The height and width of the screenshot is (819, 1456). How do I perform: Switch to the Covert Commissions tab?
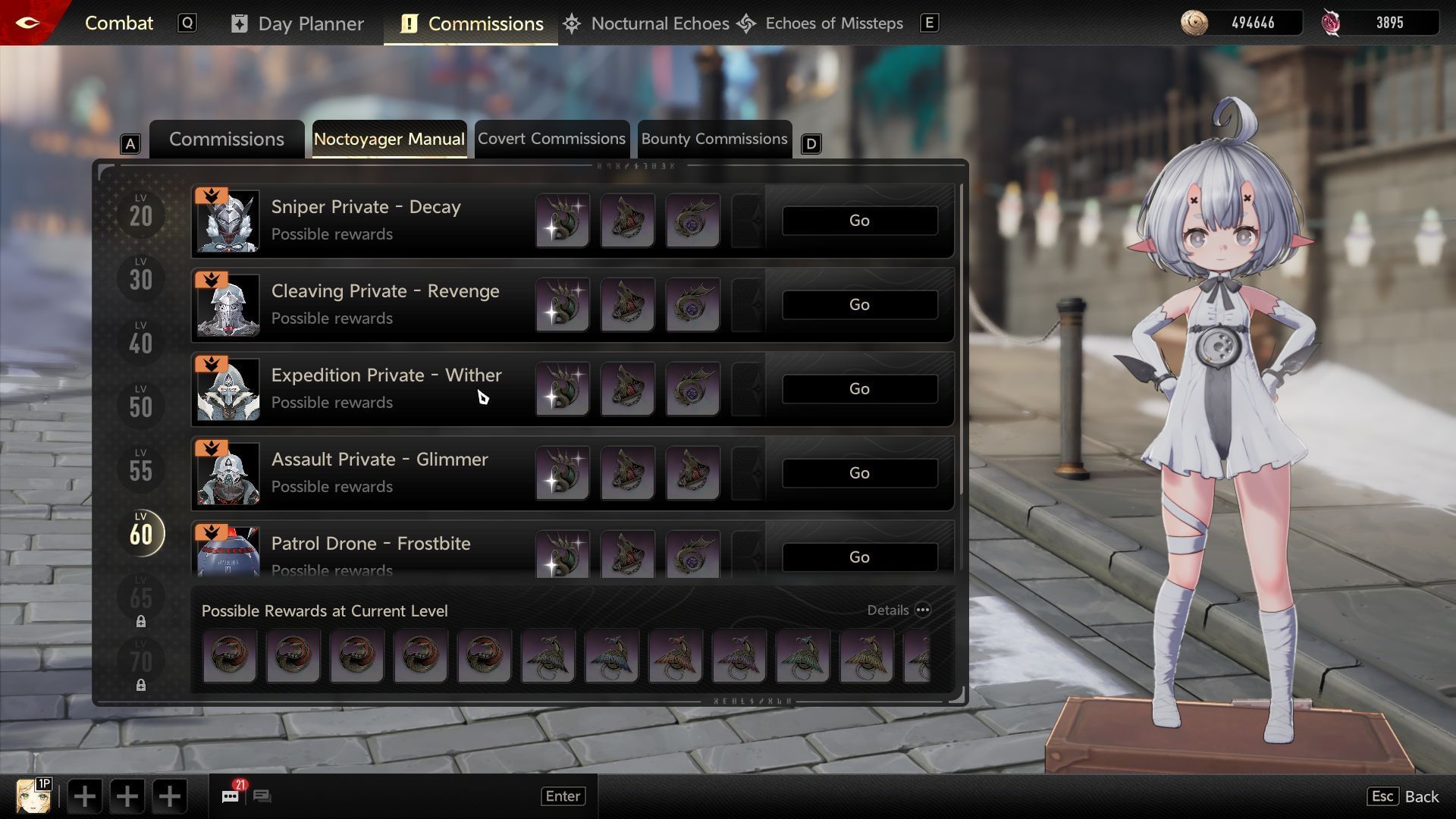[x=551, y=139]
